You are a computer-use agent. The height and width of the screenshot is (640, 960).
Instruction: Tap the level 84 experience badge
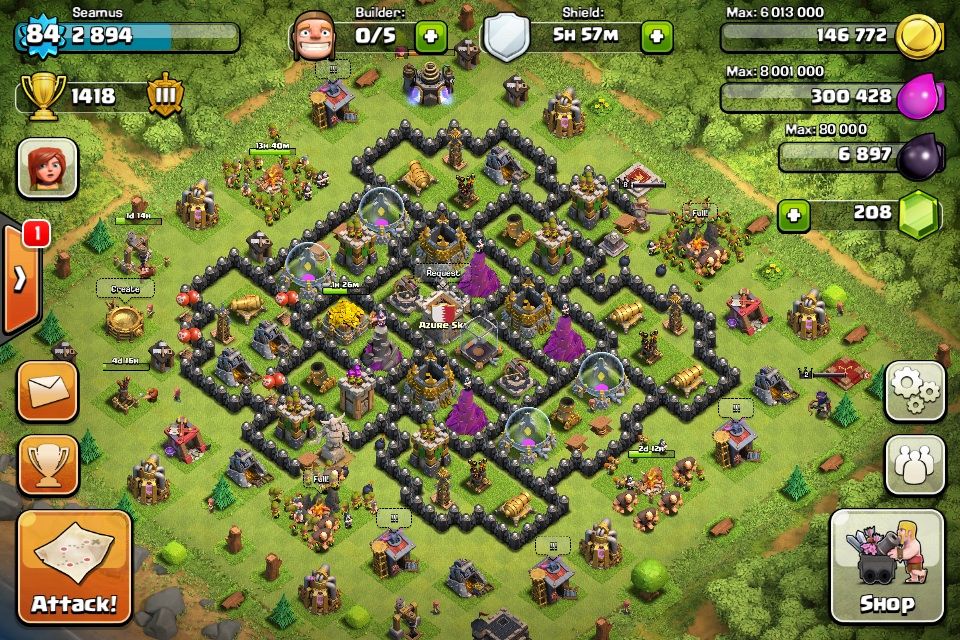[40, 35]
